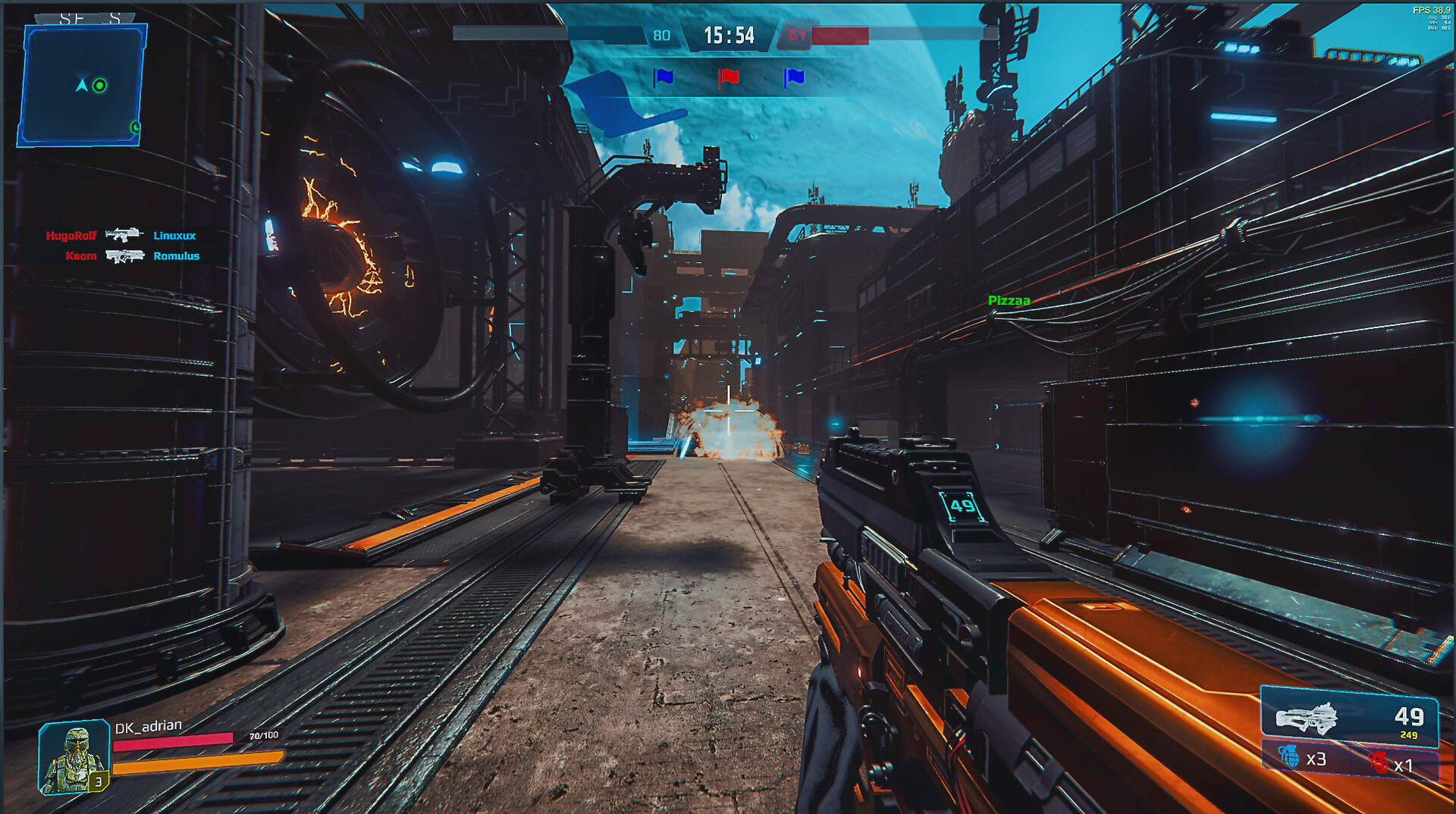Click the DK_adrian character portrait
The height and width of the screenshot is (814, 1456).
pos(74,756)
